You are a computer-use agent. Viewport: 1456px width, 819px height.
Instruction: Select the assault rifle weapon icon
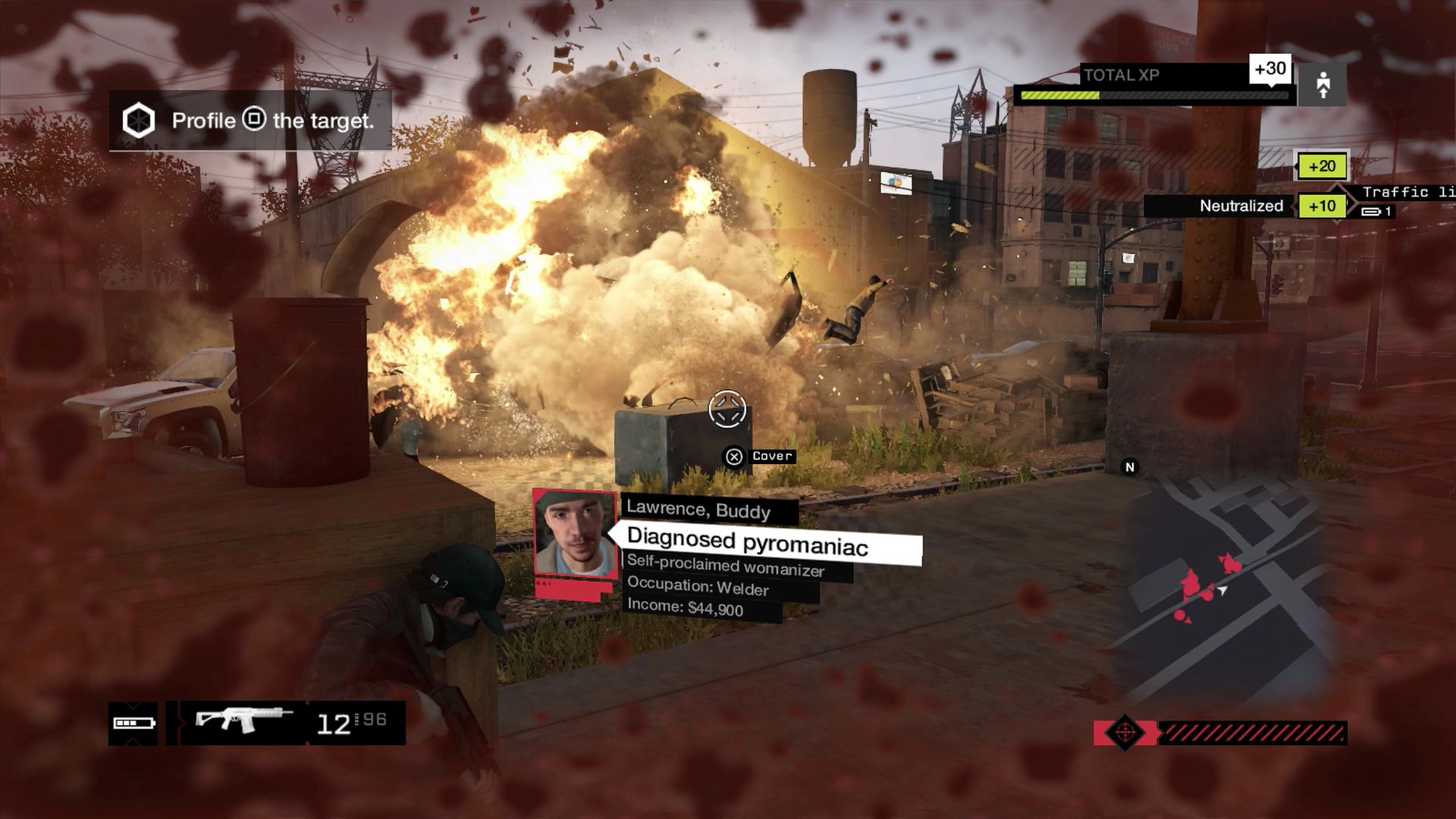tap(243, 720)
